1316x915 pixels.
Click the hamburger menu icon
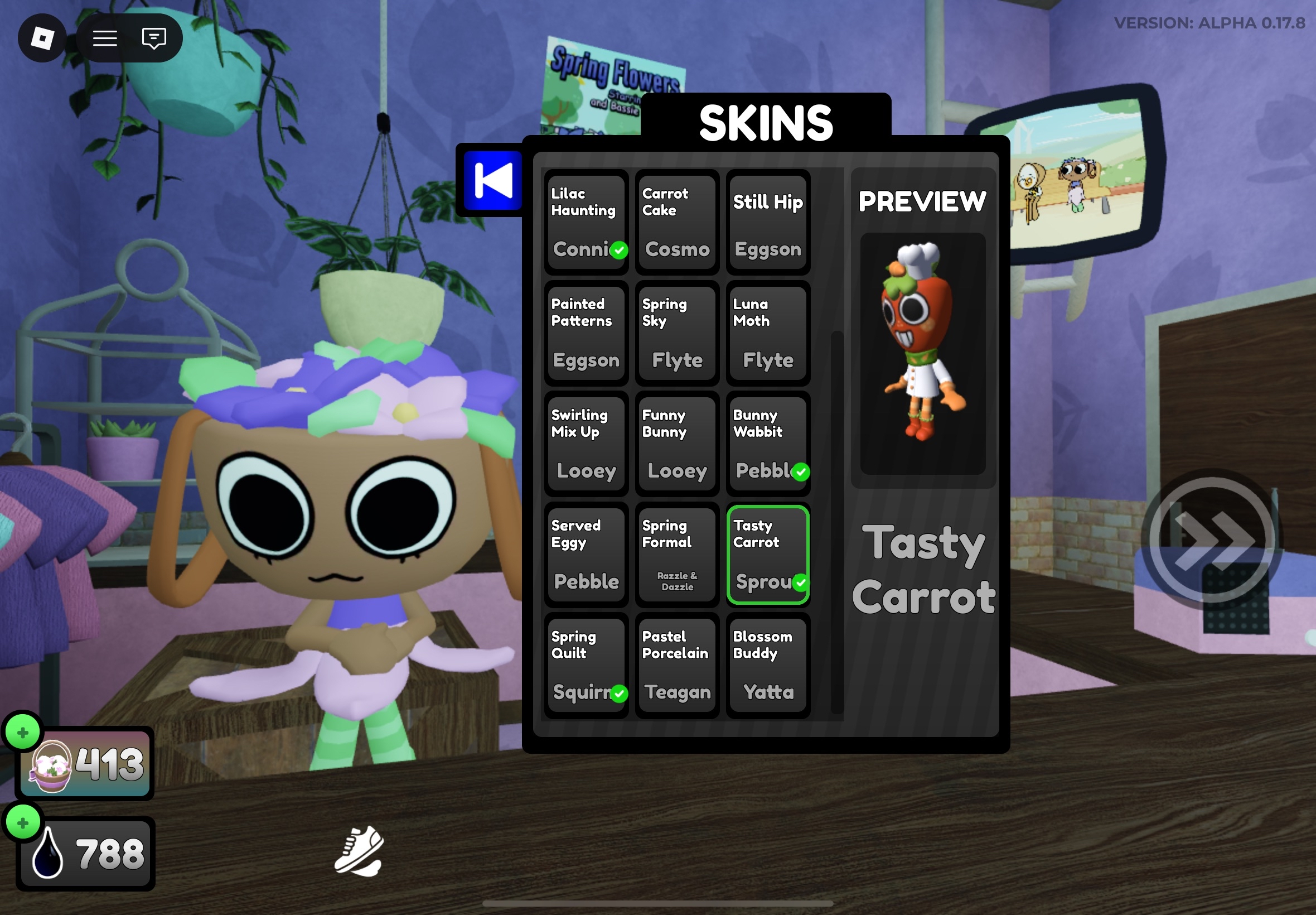point(105,38)
